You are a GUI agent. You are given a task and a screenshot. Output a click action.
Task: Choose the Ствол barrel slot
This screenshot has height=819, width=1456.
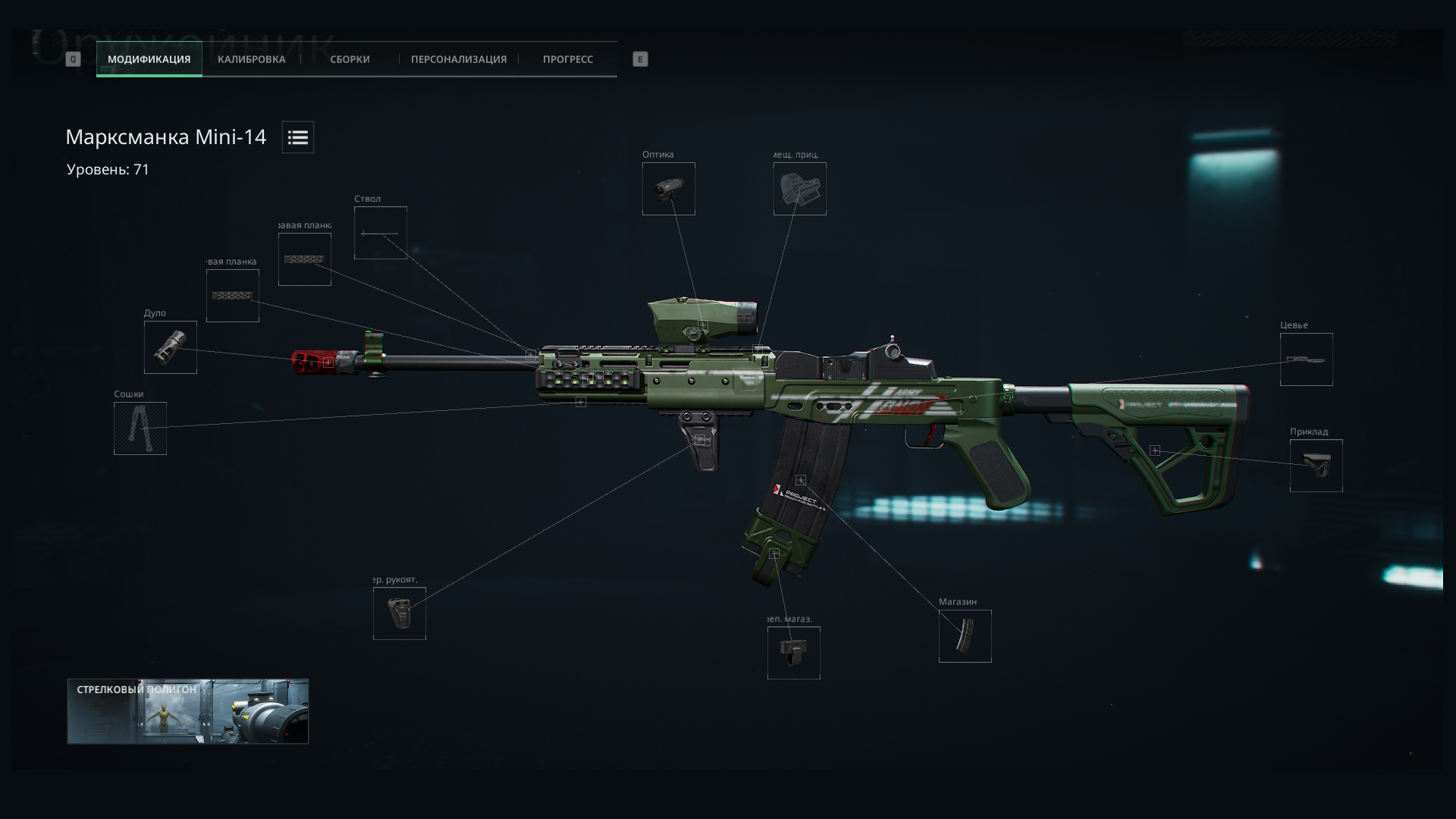pyautogui.click(x=380, y=233)
